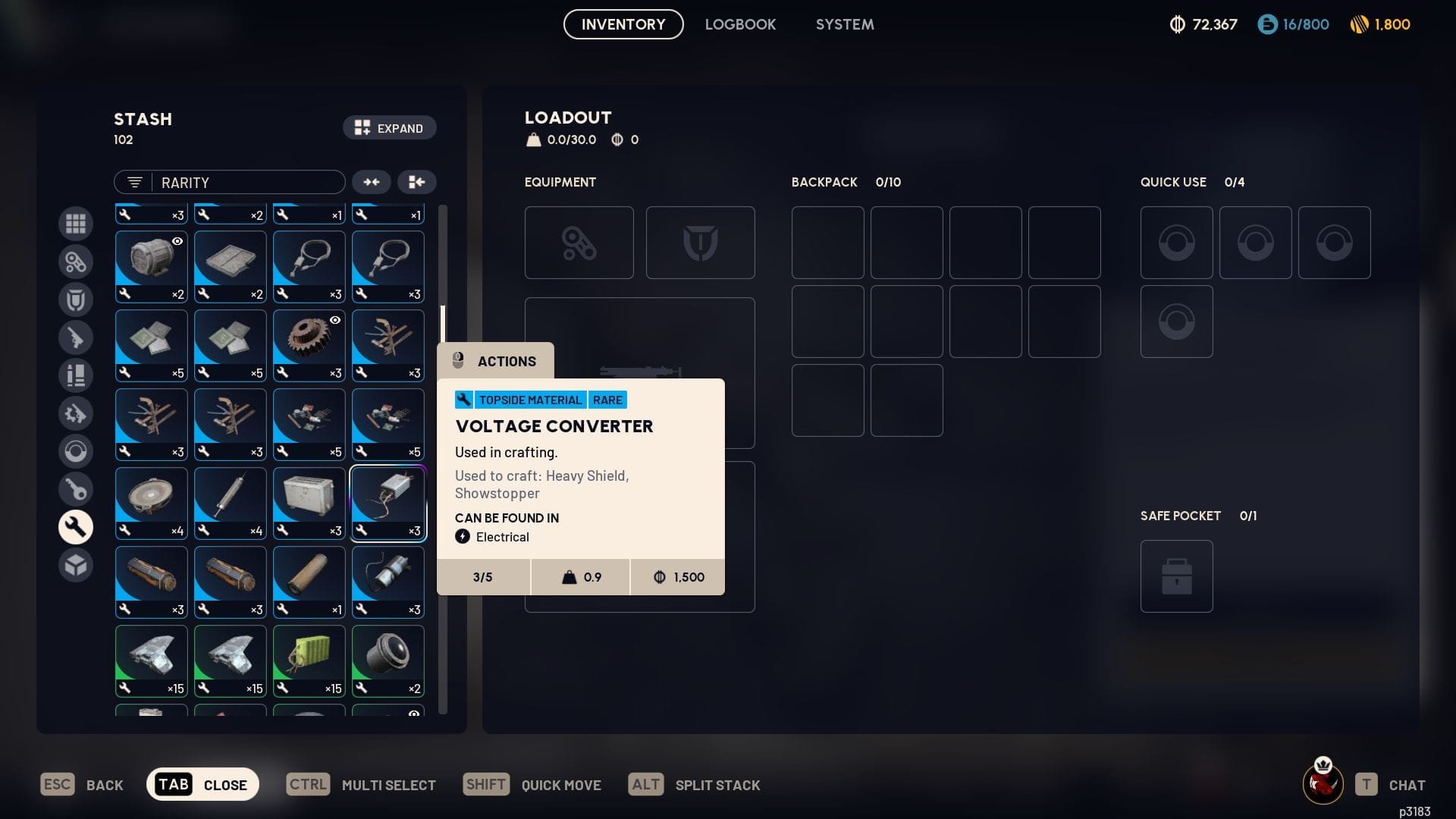Toggle the compact arrows sorting option
Screen dimensions: 1456x819
pyautogui.click(x=372, y=182)
